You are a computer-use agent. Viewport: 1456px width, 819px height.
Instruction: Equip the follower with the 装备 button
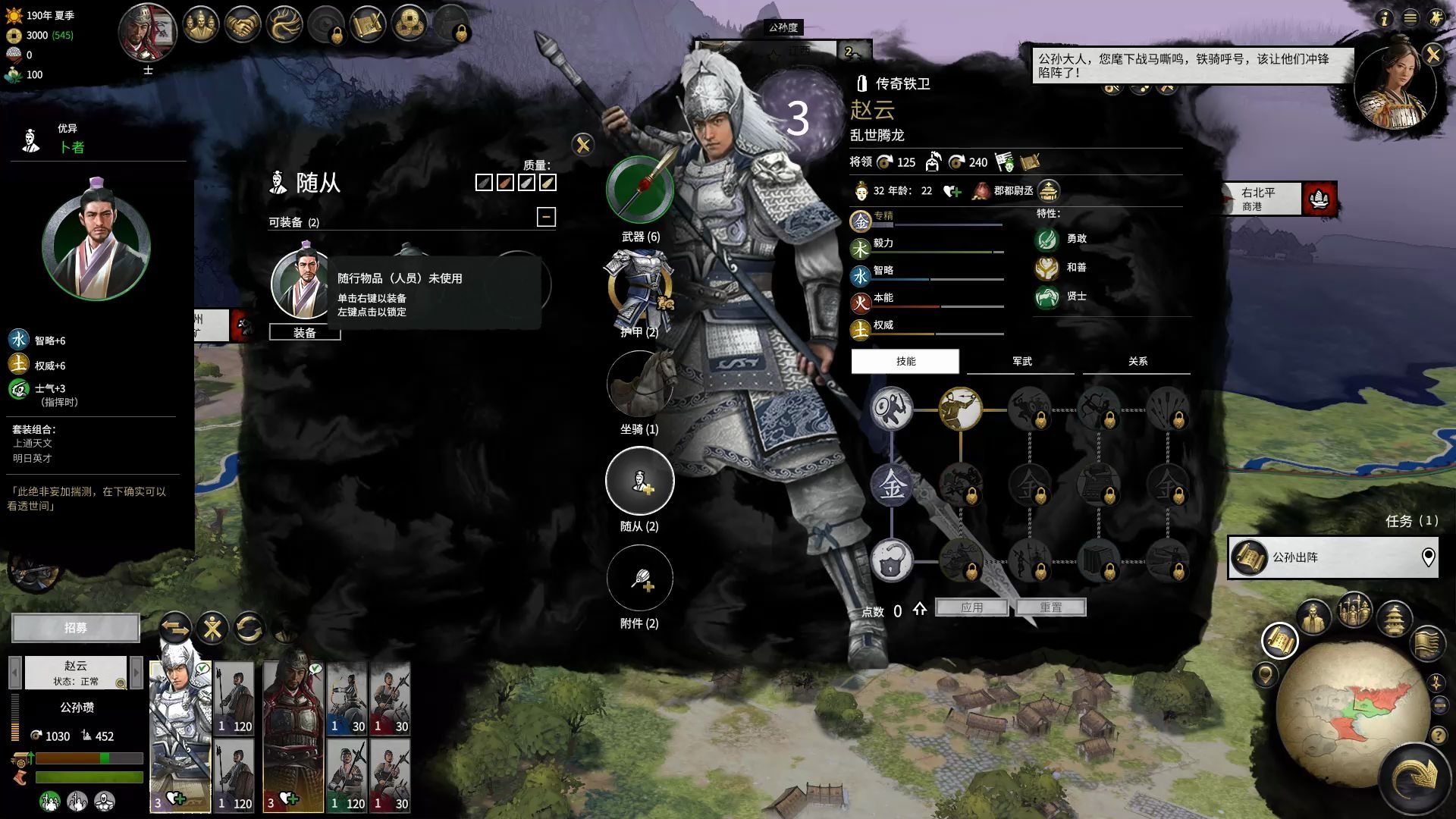305,333
